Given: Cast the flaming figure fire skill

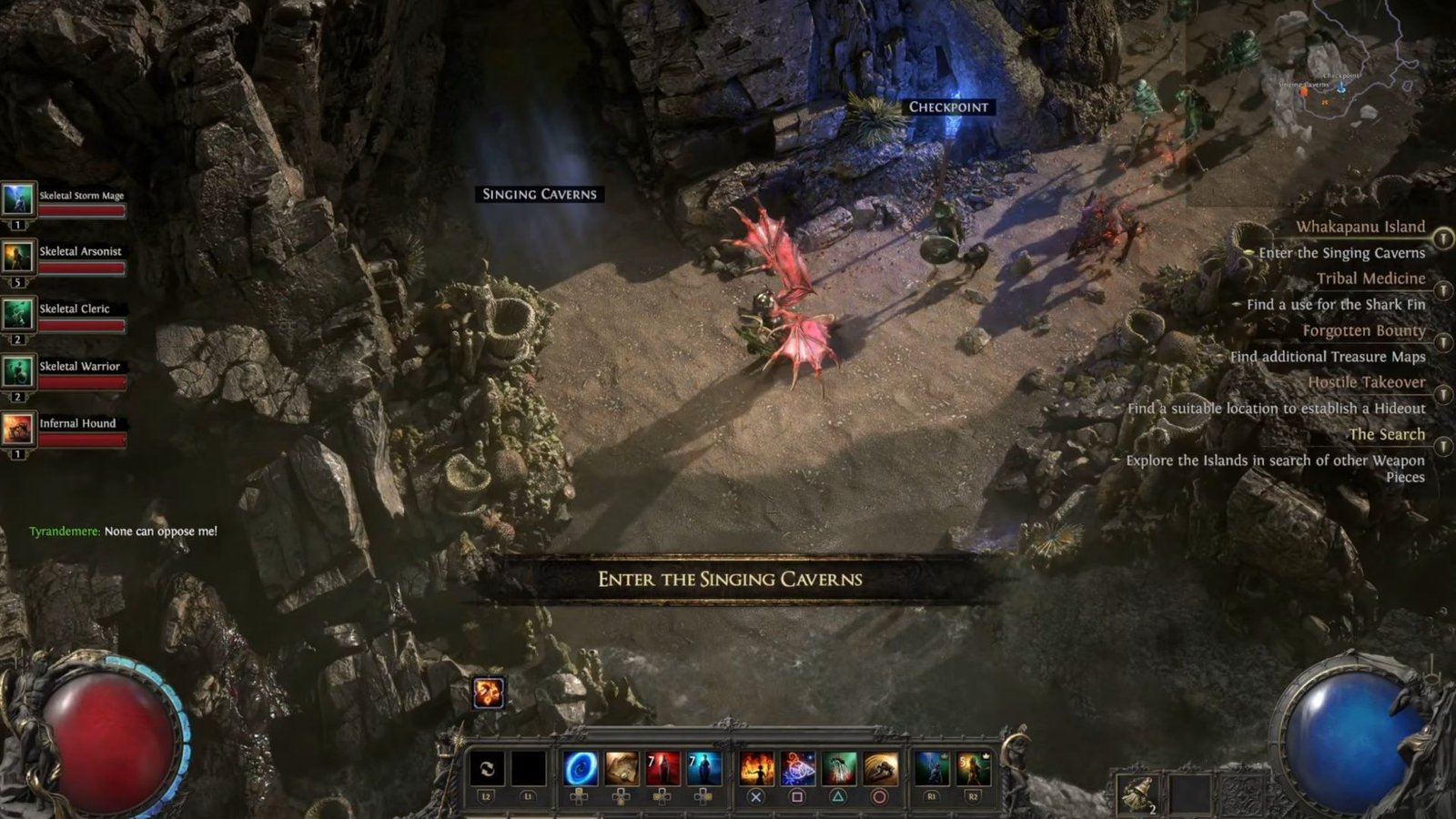Looking at the screenshot, I should coord(756,769).
